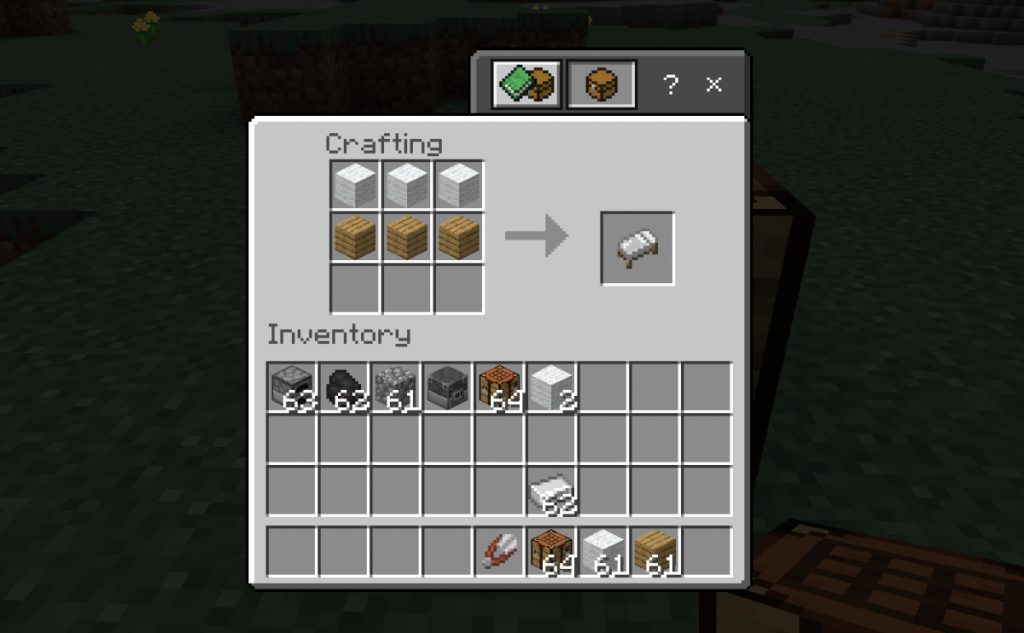Pick up the furnace stack of 63
1024x633 pixels.
[x=292, y=387]
